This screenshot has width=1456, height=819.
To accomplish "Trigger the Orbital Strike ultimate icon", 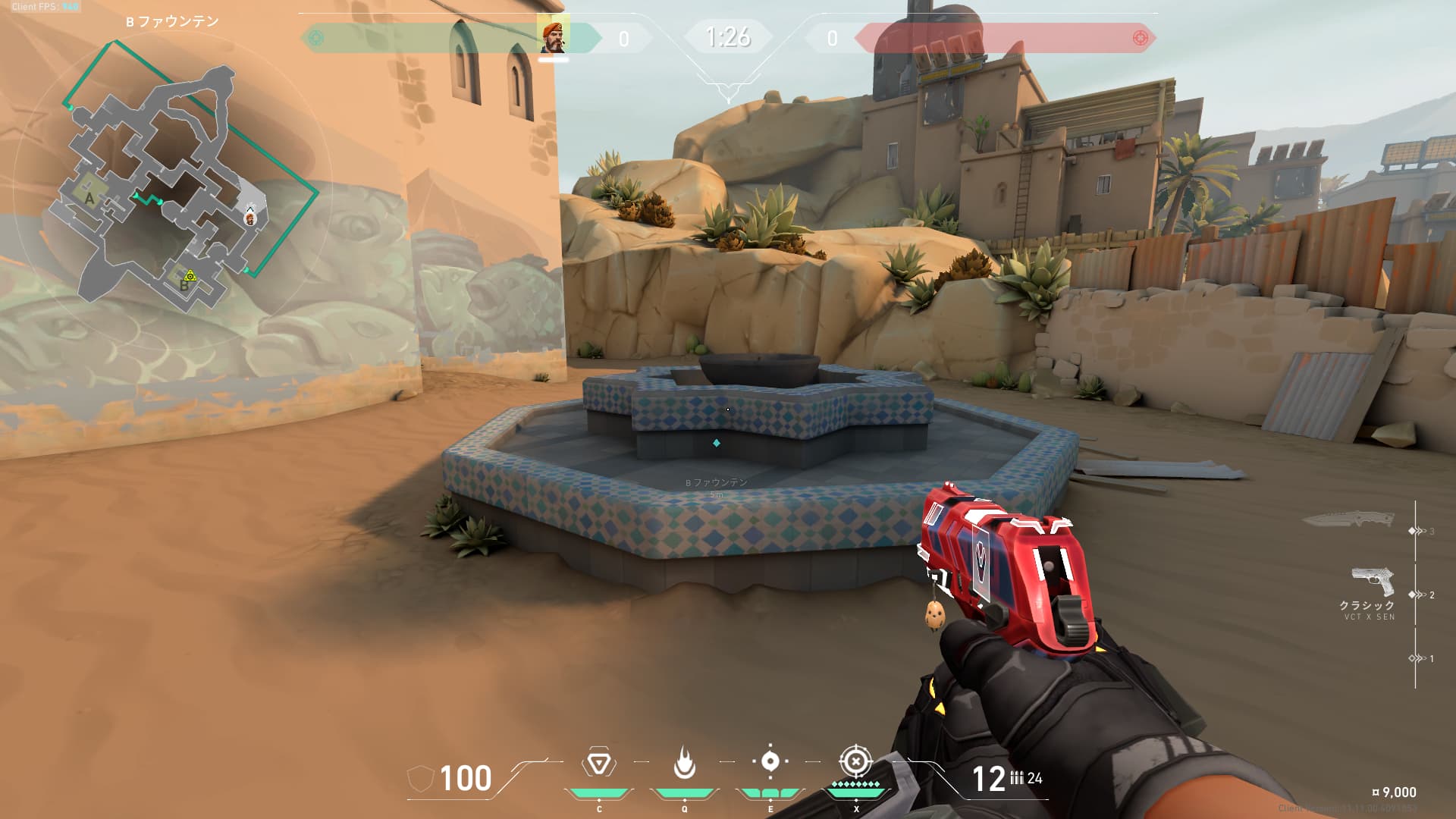I will pyautogui.click(x=855, y=761).
